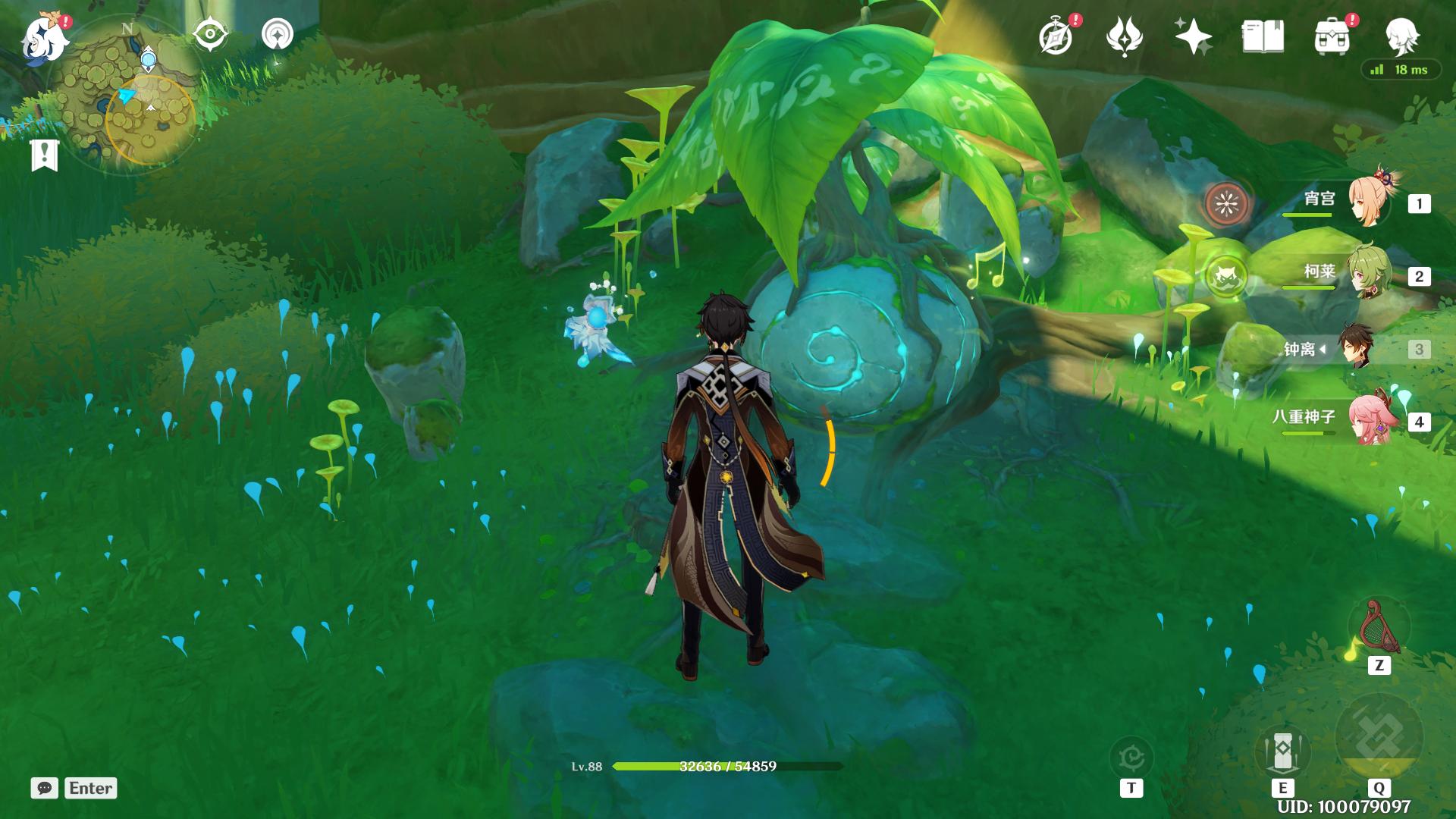The width and height of the screenshot is (1456, 819).
Task: Toggle the elemental sight eye icon
Action: click(x=210, y=35)
